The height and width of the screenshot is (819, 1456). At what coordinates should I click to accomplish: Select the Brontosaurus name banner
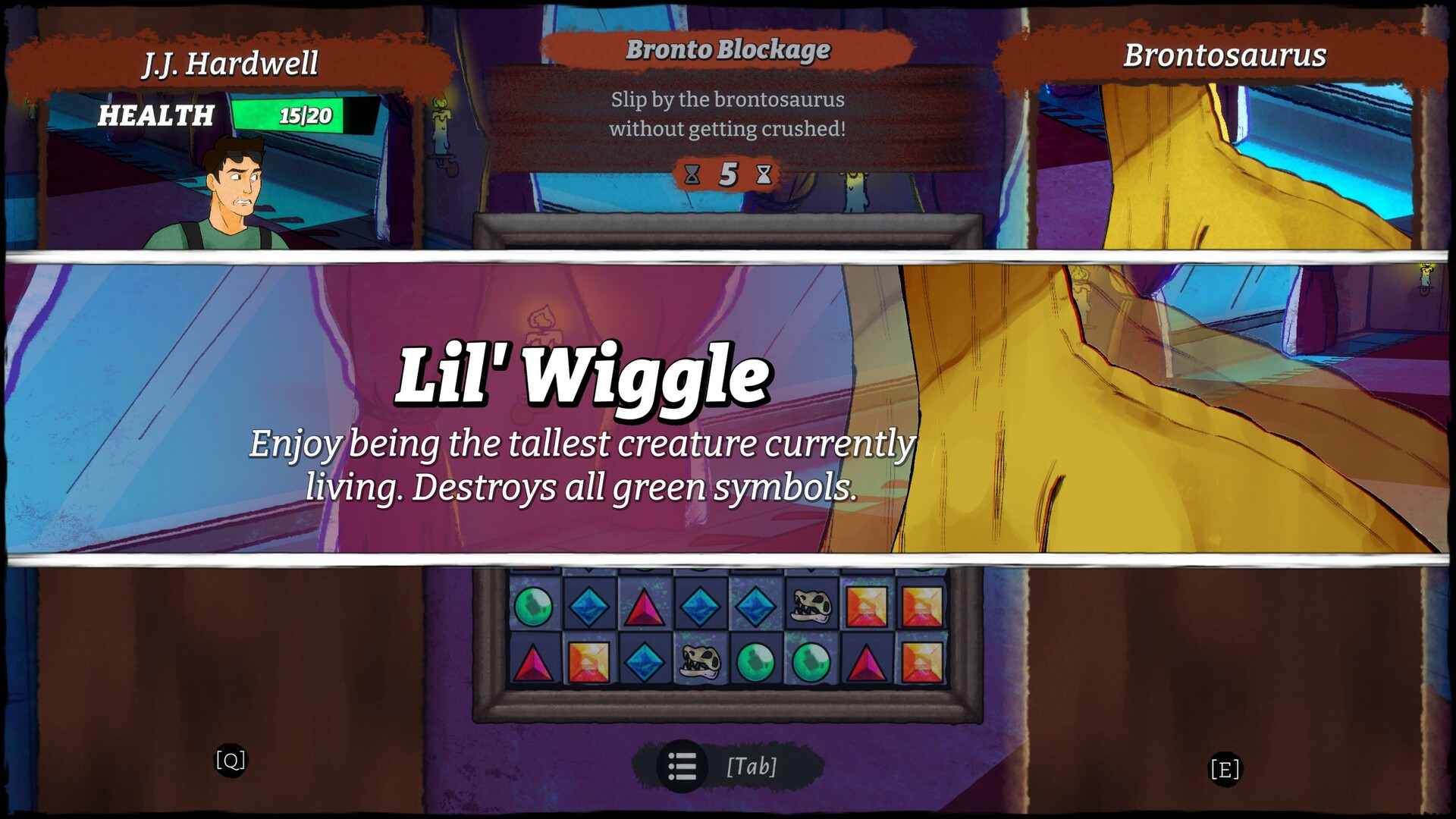coord(1225,55)
